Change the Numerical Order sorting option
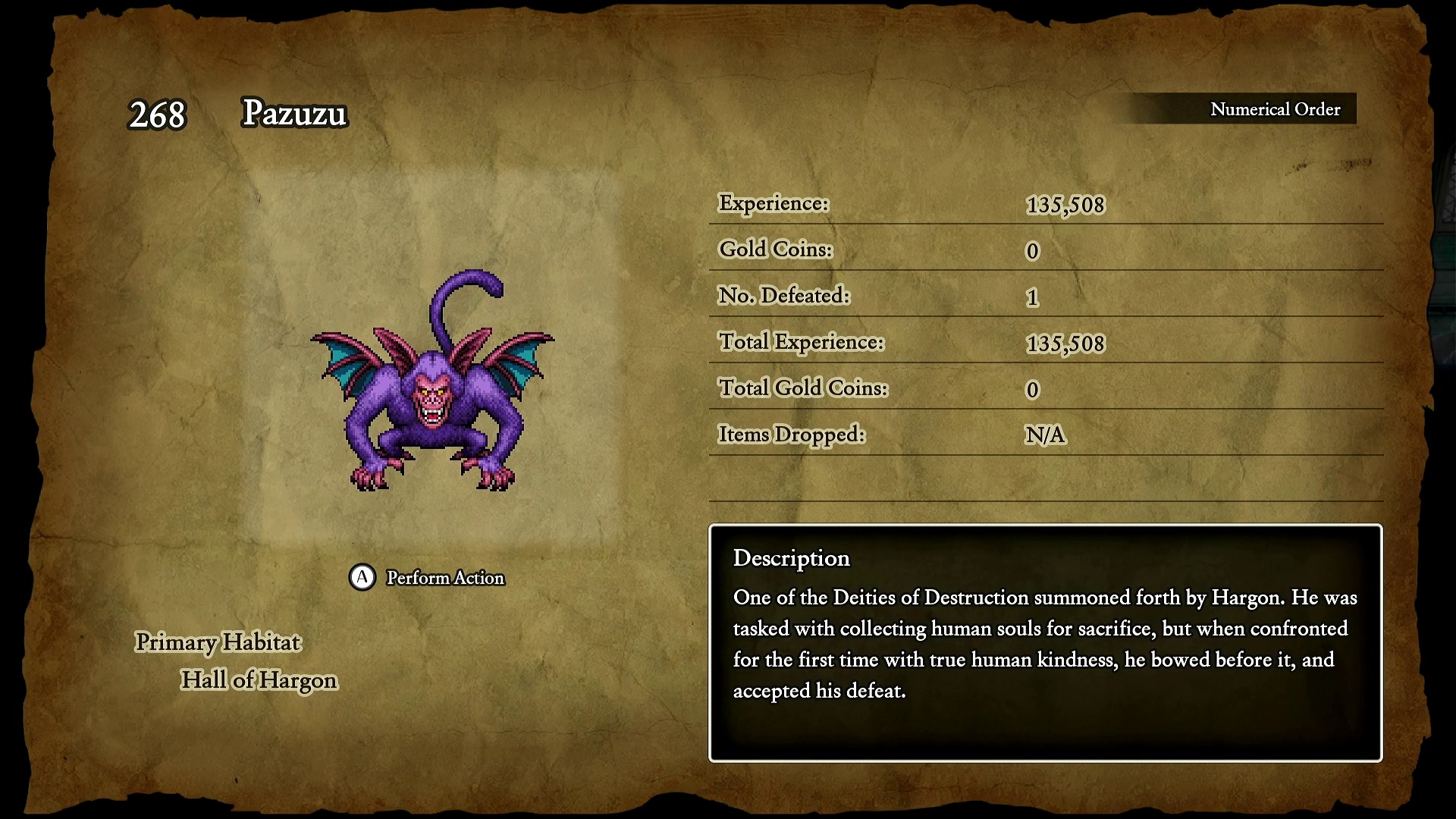Image resolution: width=1456 pixels, height=819 pixels. tap(1274, 109)
